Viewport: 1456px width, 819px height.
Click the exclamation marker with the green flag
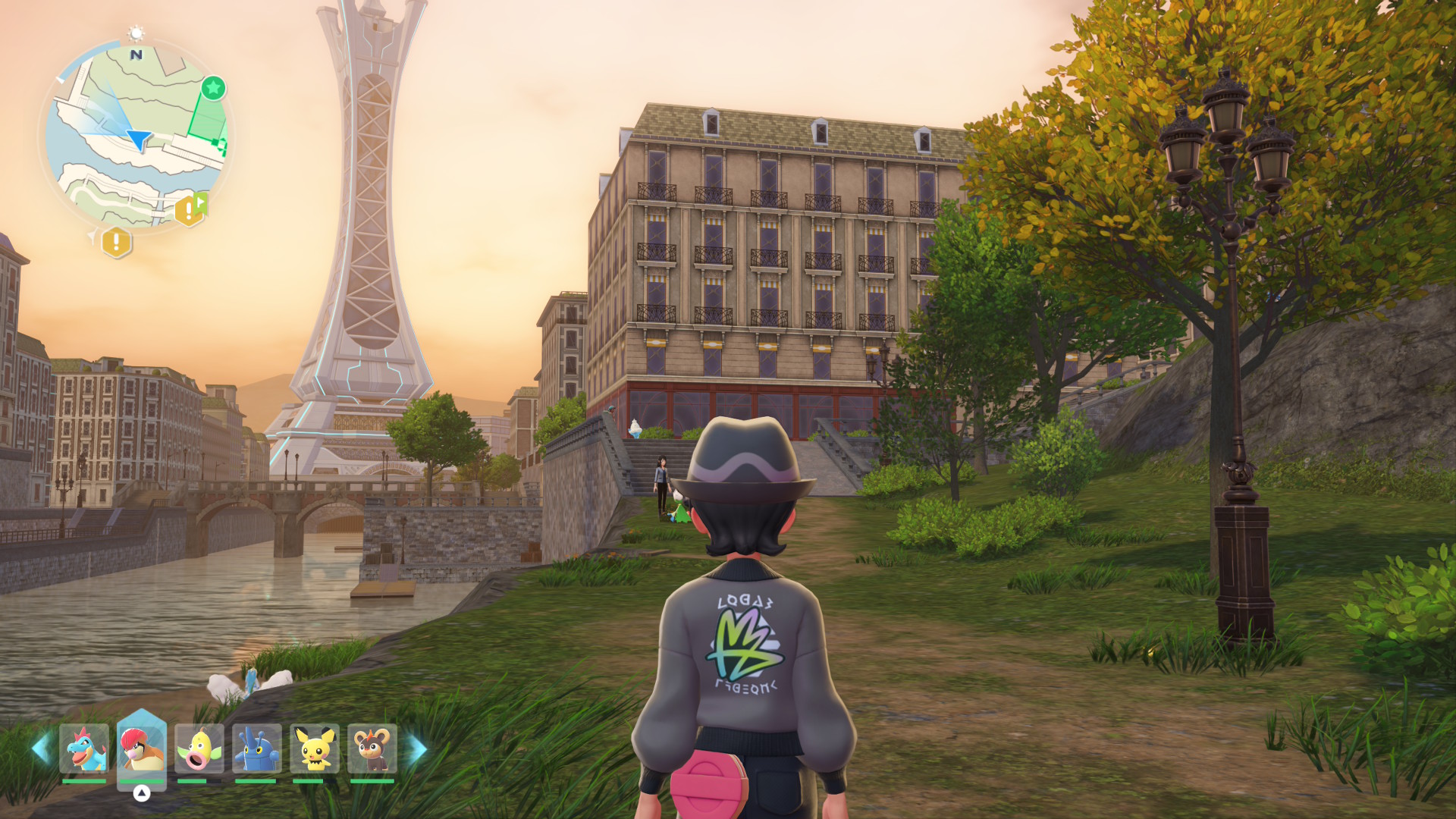click(x=190, y=209)
